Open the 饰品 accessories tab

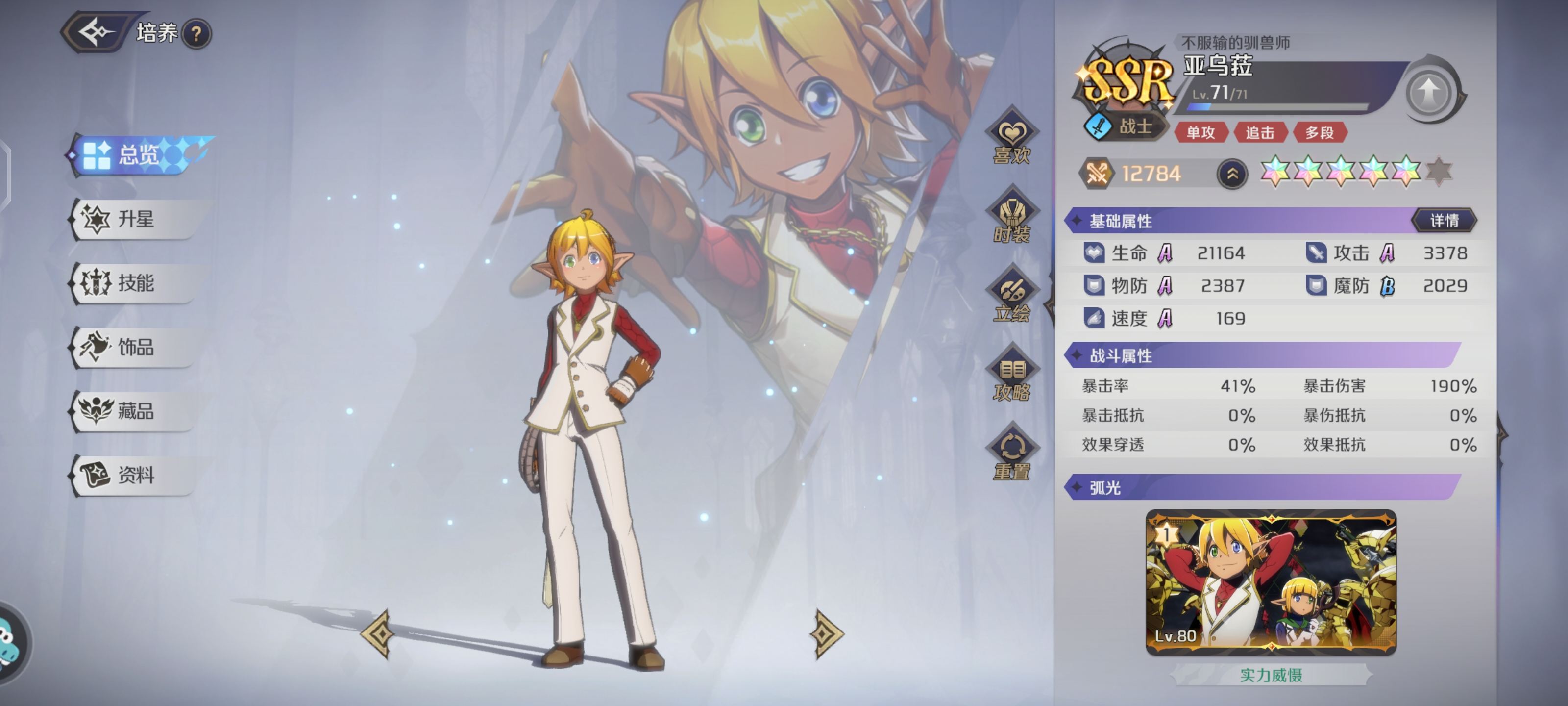[135, 347]
